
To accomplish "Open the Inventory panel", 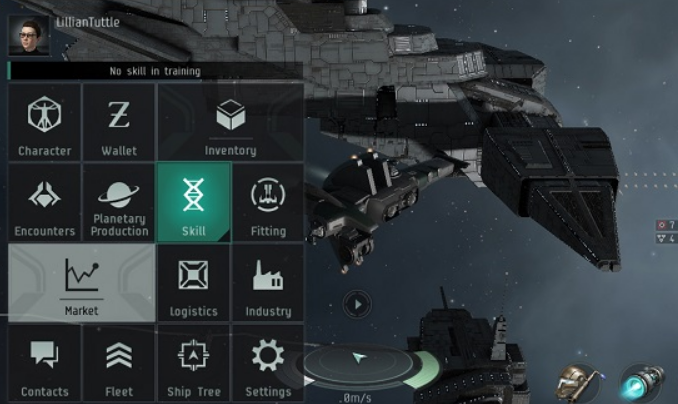I will [230, 121].
